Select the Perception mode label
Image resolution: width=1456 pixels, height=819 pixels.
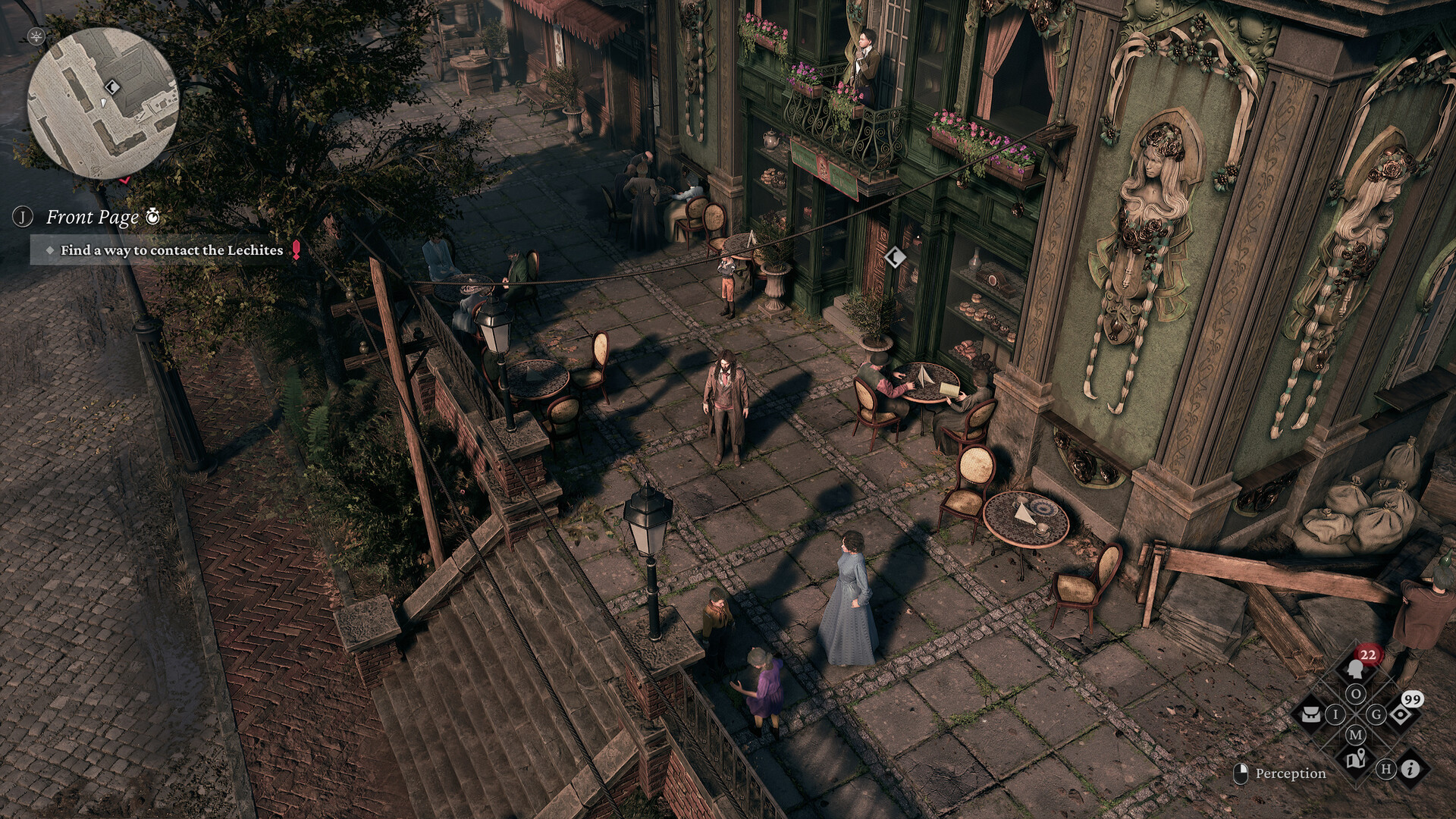(1289, 773)
